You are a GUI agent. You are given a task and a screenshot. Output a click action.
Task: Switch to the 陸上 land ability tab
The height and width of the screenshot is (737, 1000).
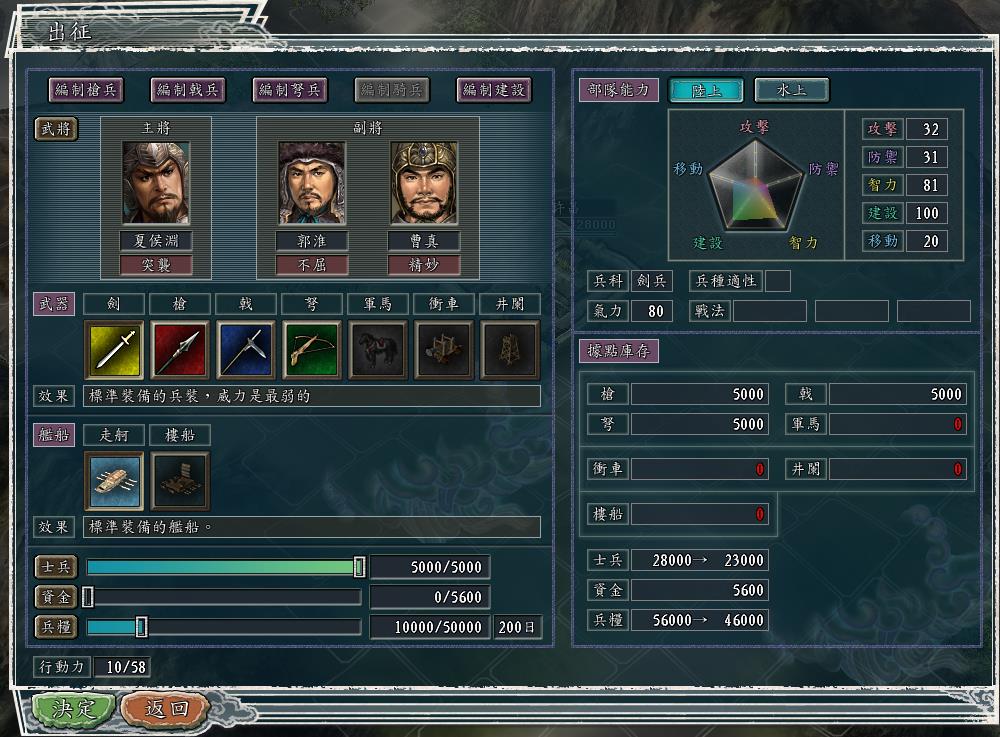(x=706, y=90)
